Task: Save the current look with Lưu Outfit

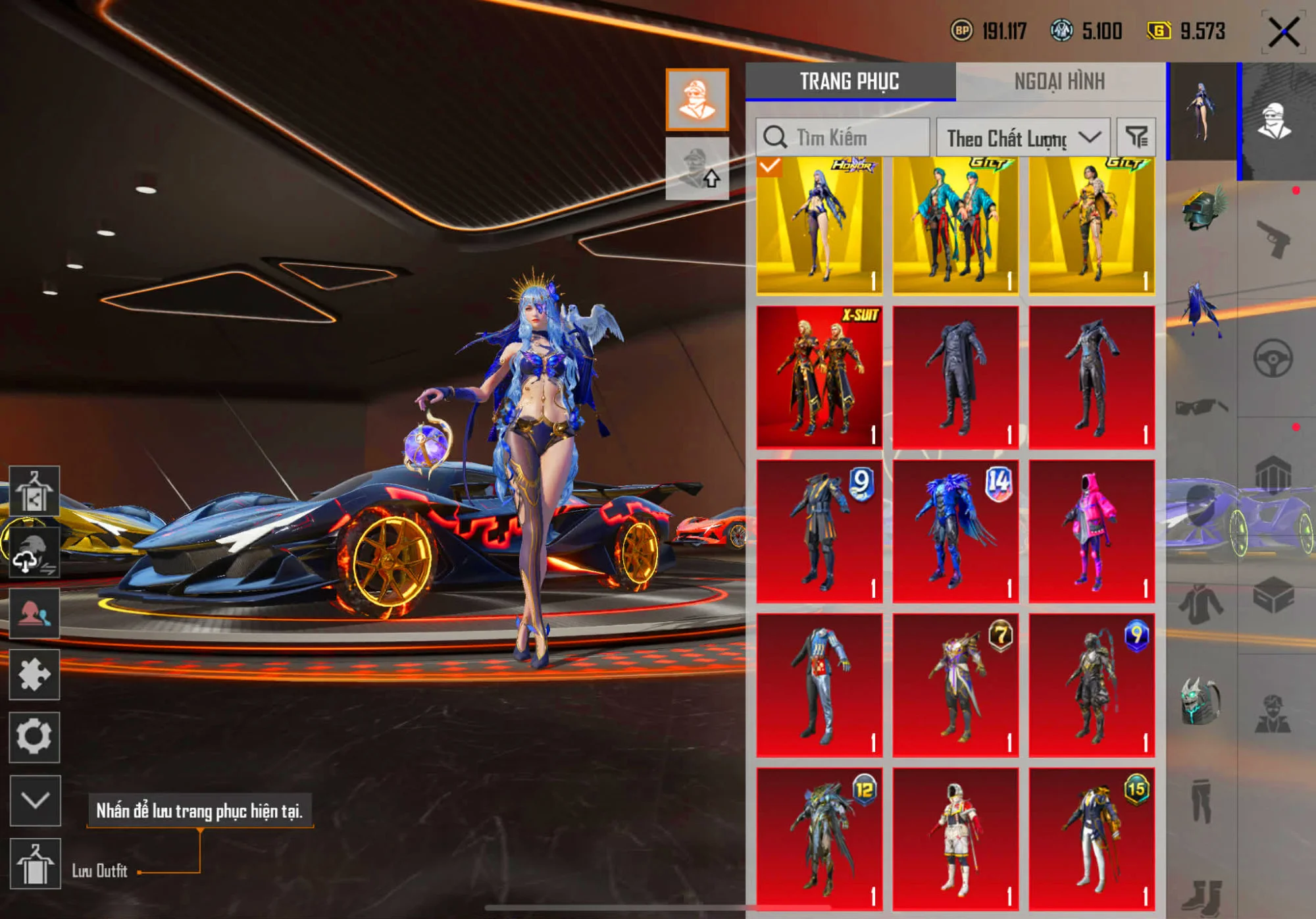Action: [36, 864]
